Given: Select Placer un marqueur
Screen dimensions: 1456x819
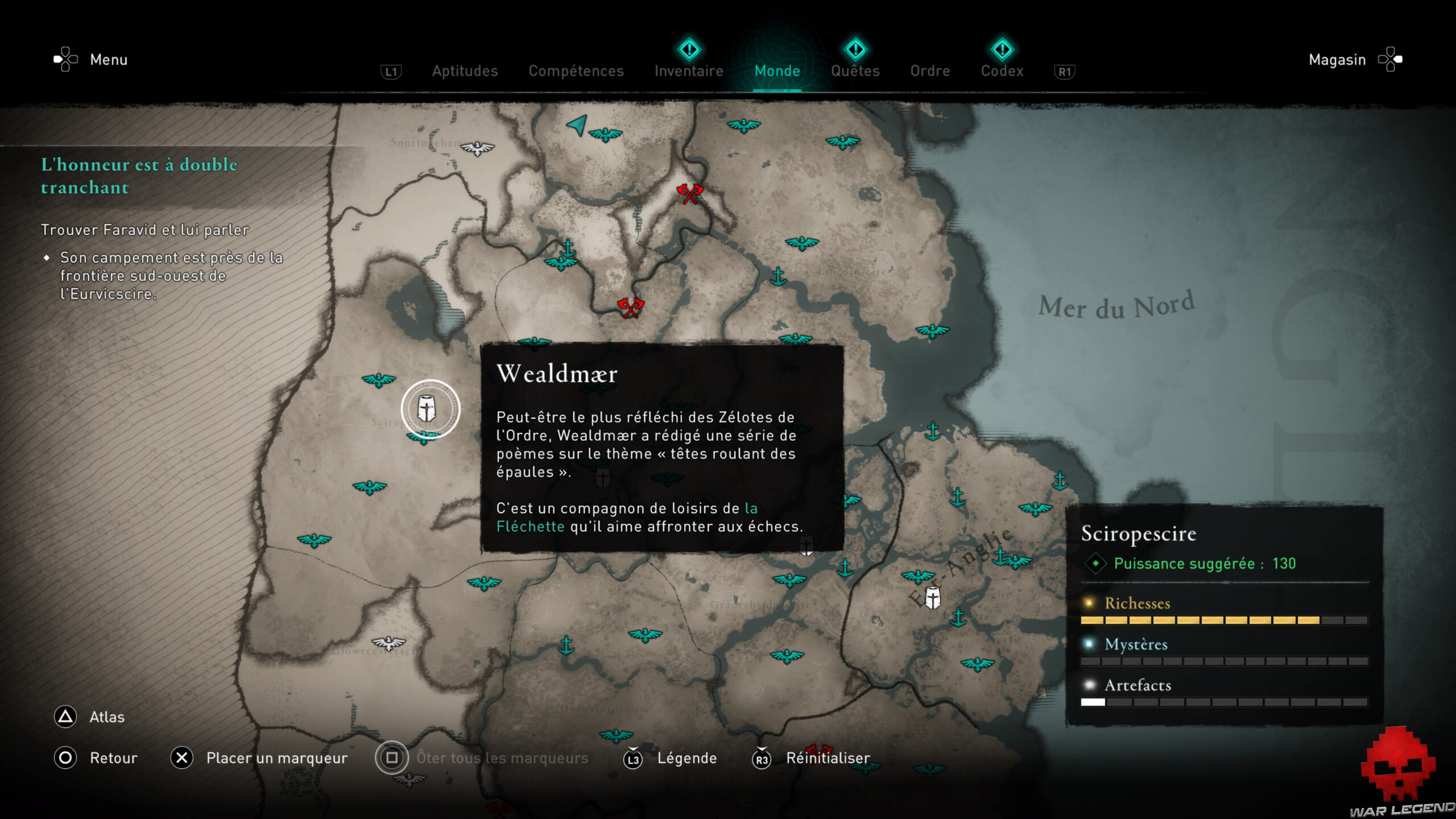Looking at the screenshot, I should click(276, 758).
